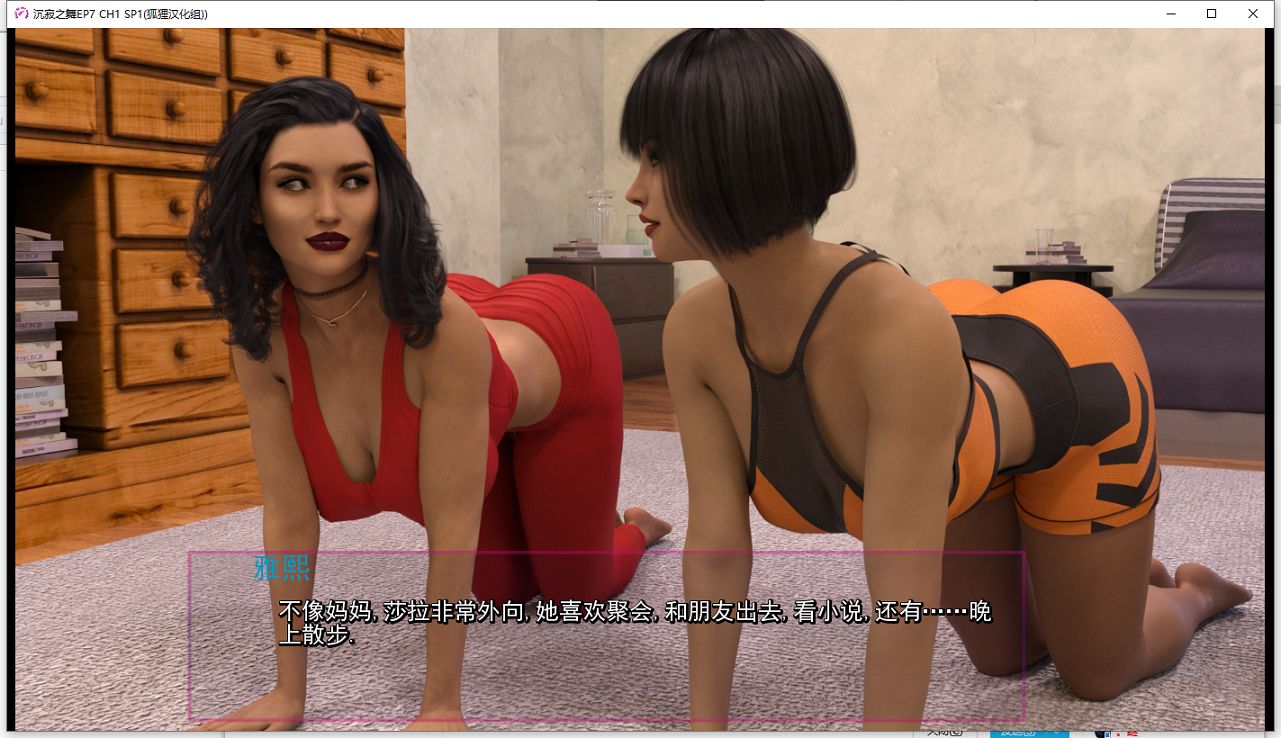Select the blue icon in the system tray

click(1108, 734)
